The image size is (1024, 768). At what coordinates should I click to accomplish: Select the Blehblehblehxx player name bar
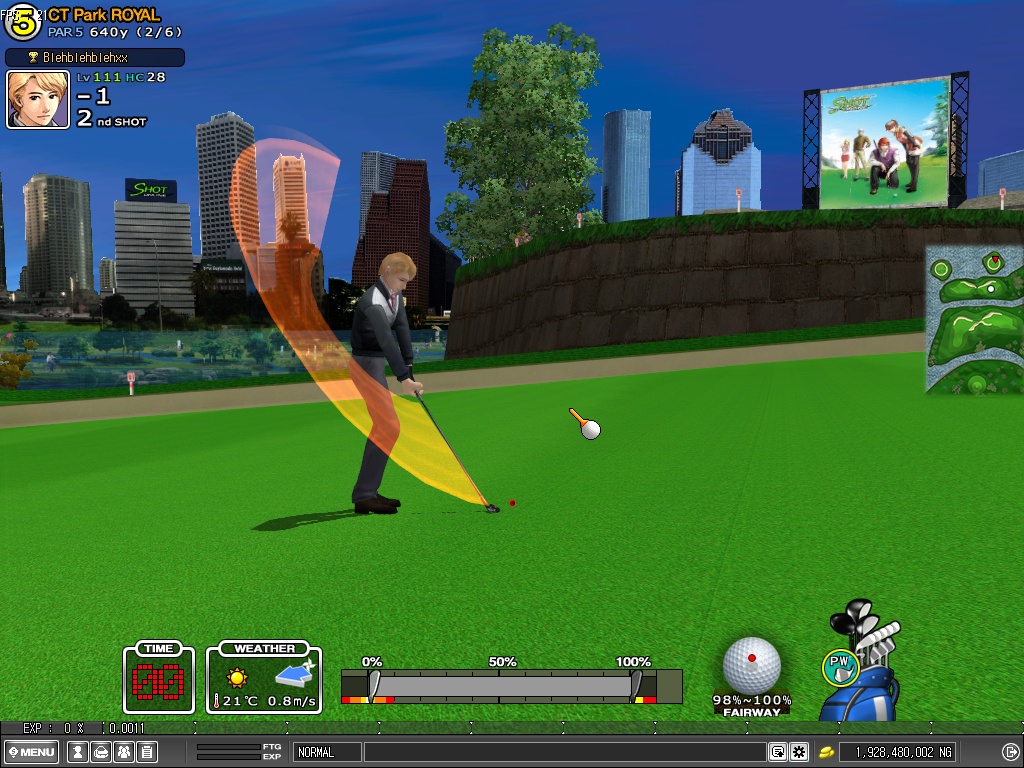95,57
